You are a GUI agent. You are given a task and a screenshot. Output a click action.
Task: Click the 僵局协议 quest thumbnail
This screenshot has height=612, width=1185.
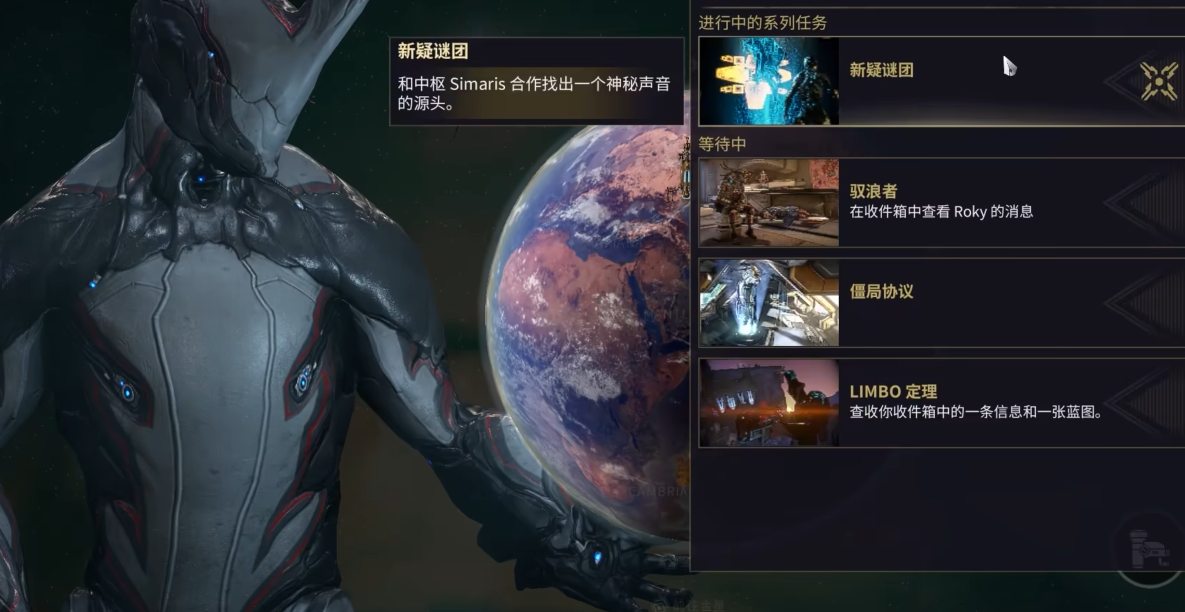(769, 303)
